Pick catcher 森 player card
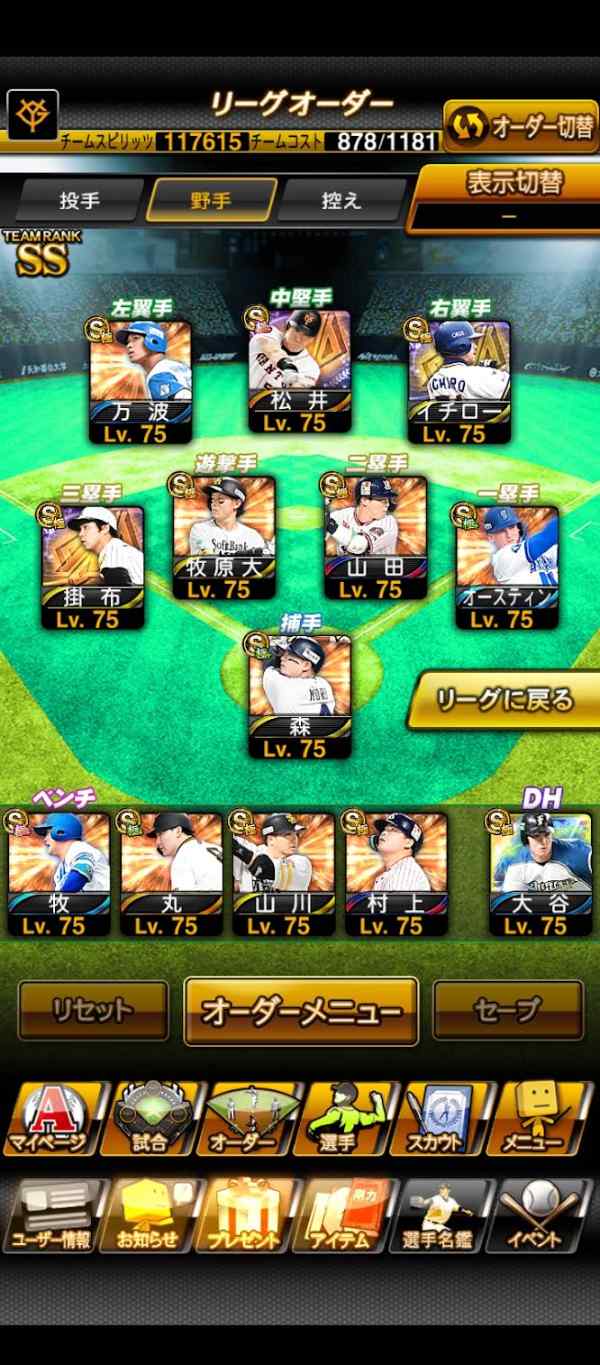 click(300, 696)
